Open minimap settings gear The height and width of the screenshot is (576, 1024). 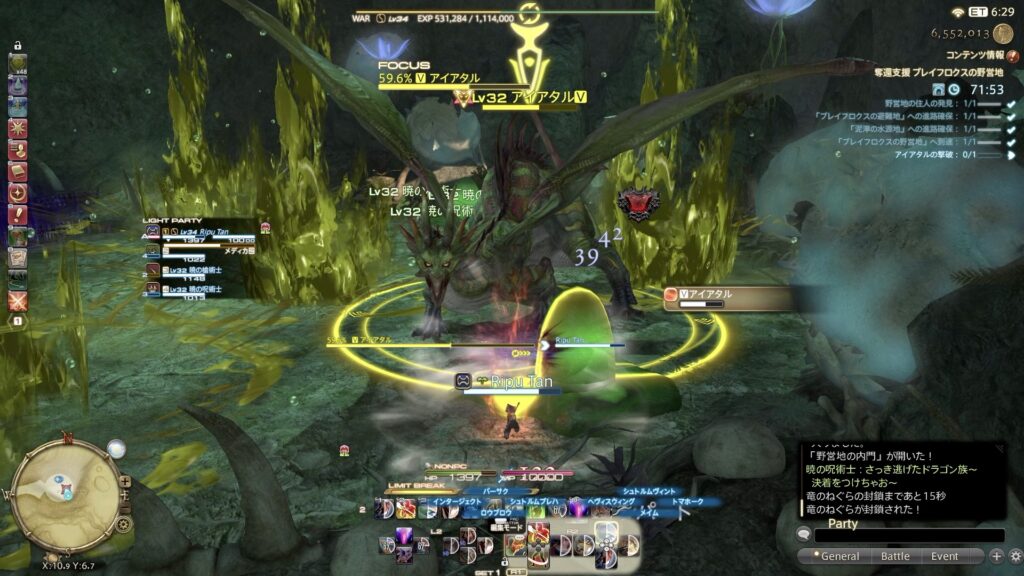(x=124, y=524)
